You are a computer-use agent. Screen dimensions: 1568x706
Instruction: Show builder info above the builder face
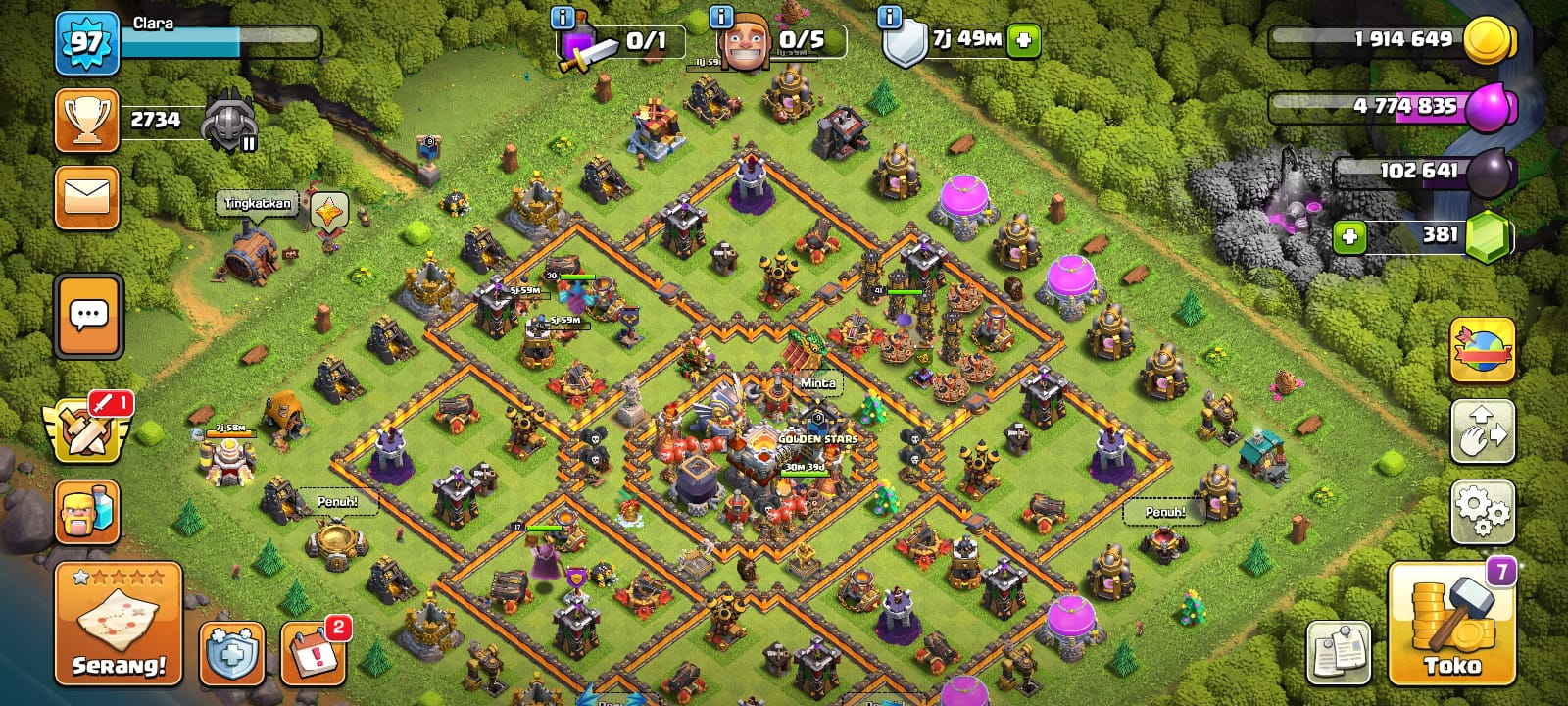[720, 17]
